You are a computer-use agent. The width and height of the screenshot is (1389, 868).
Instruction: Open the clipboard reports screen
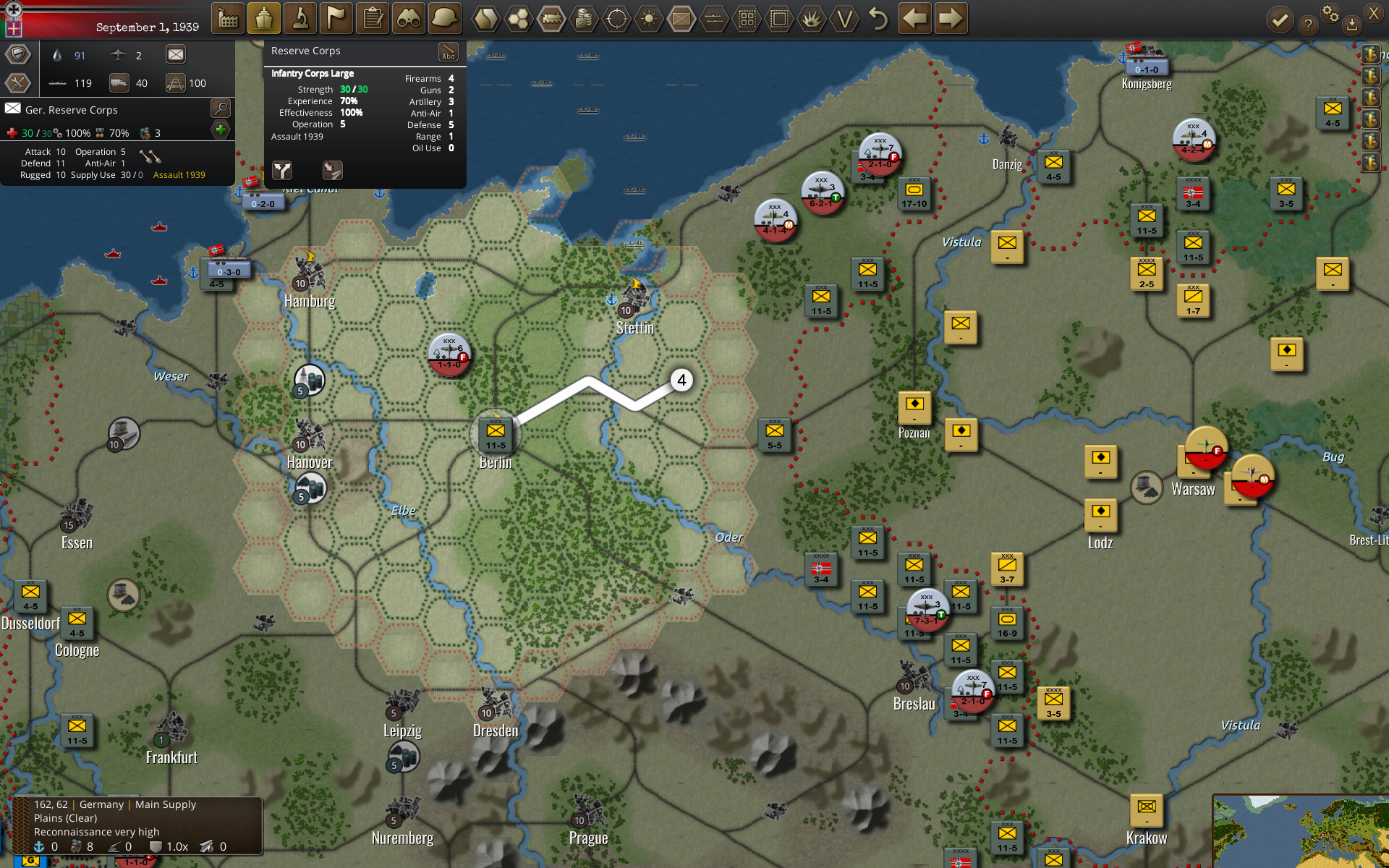point(373,19)
